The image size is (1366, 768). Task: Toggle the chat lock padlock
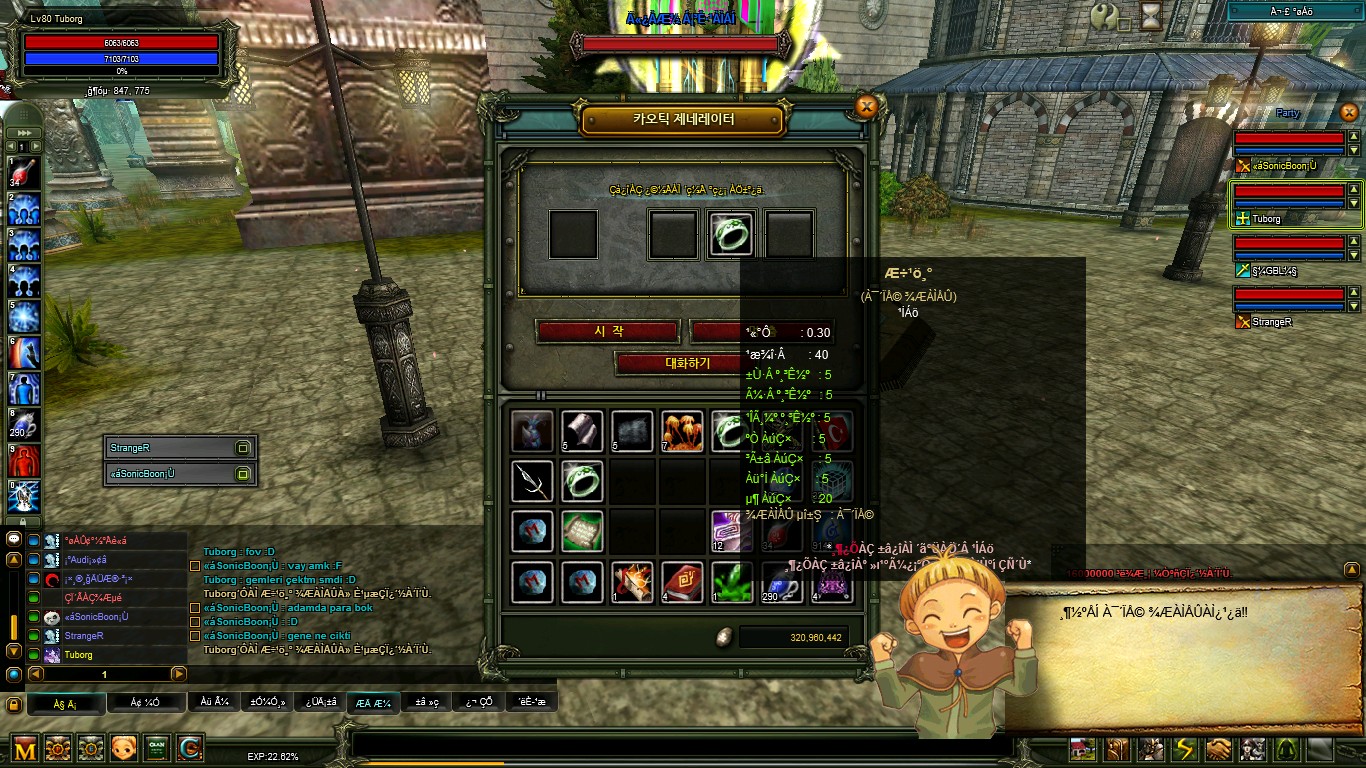(13, 705)
